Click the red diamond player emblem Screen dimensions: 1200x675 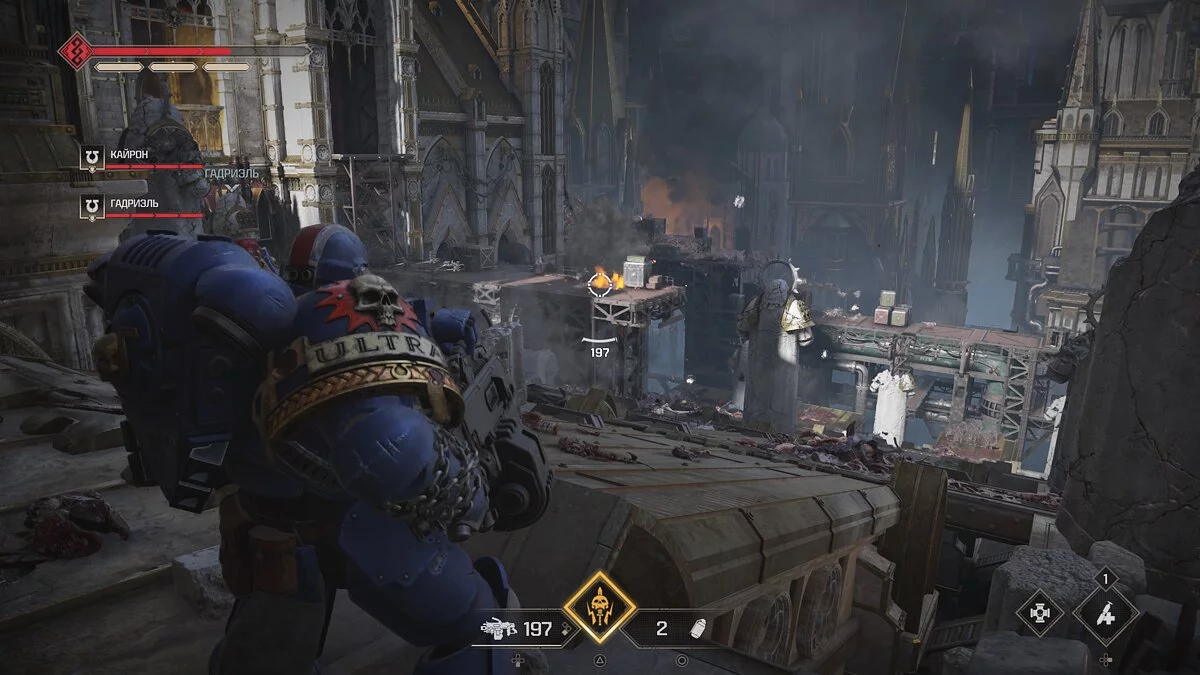click(75, 51)
